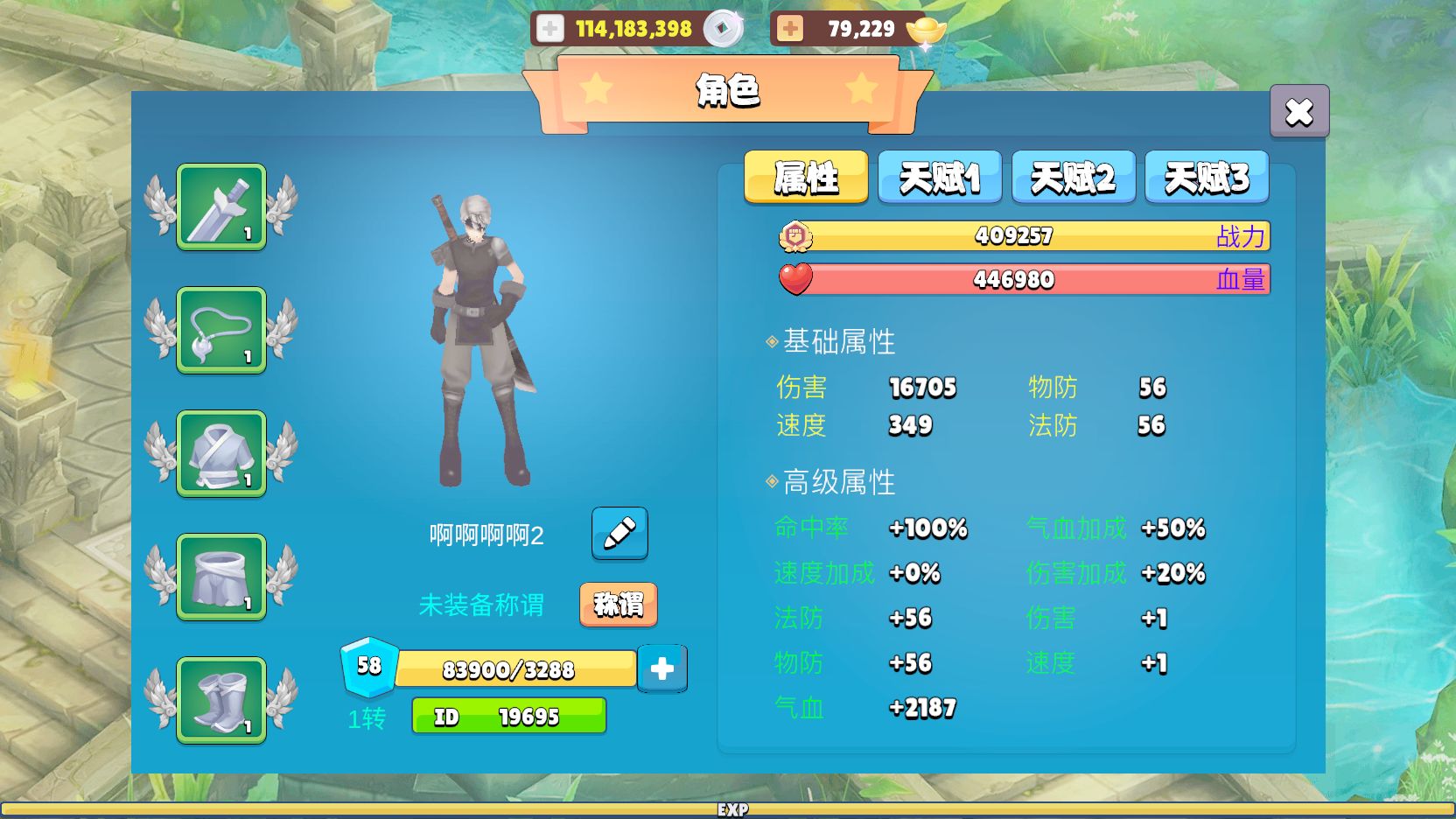1456x819 pixels.
Task: Click the pencil icon to rename character
Action: (x=619, y=535)
